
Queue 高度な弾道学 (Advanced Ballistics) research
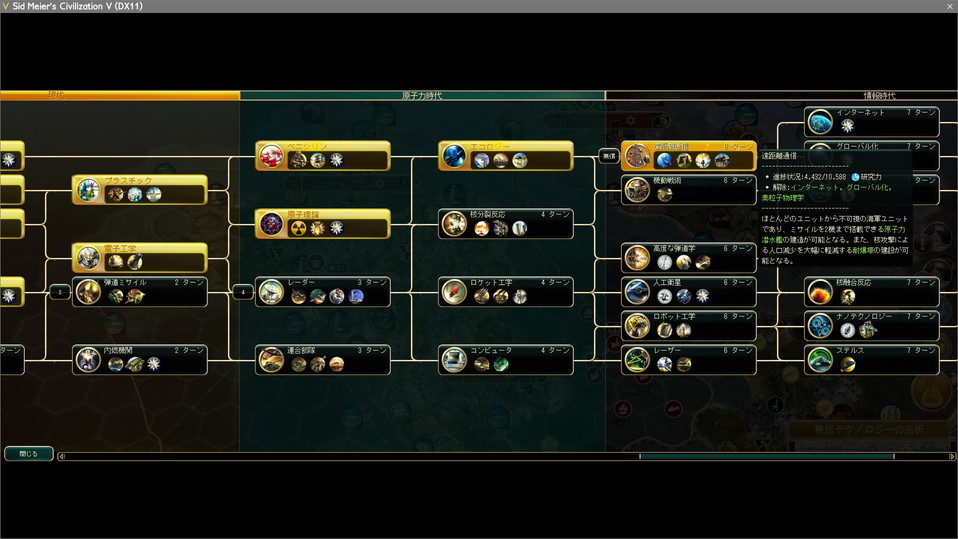(x=688, y=257)
